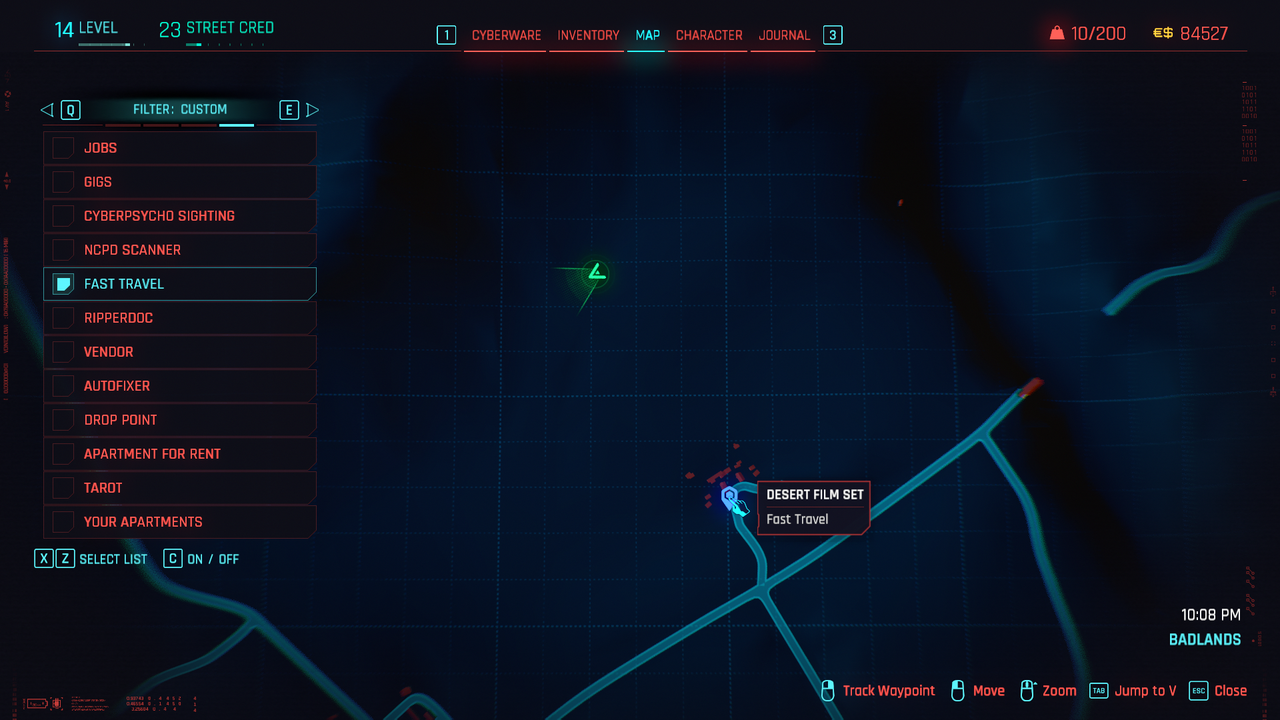Enable the Ripperdoc filter
Viewport: 1280px width, 720px height.
[x=64, y=318]
